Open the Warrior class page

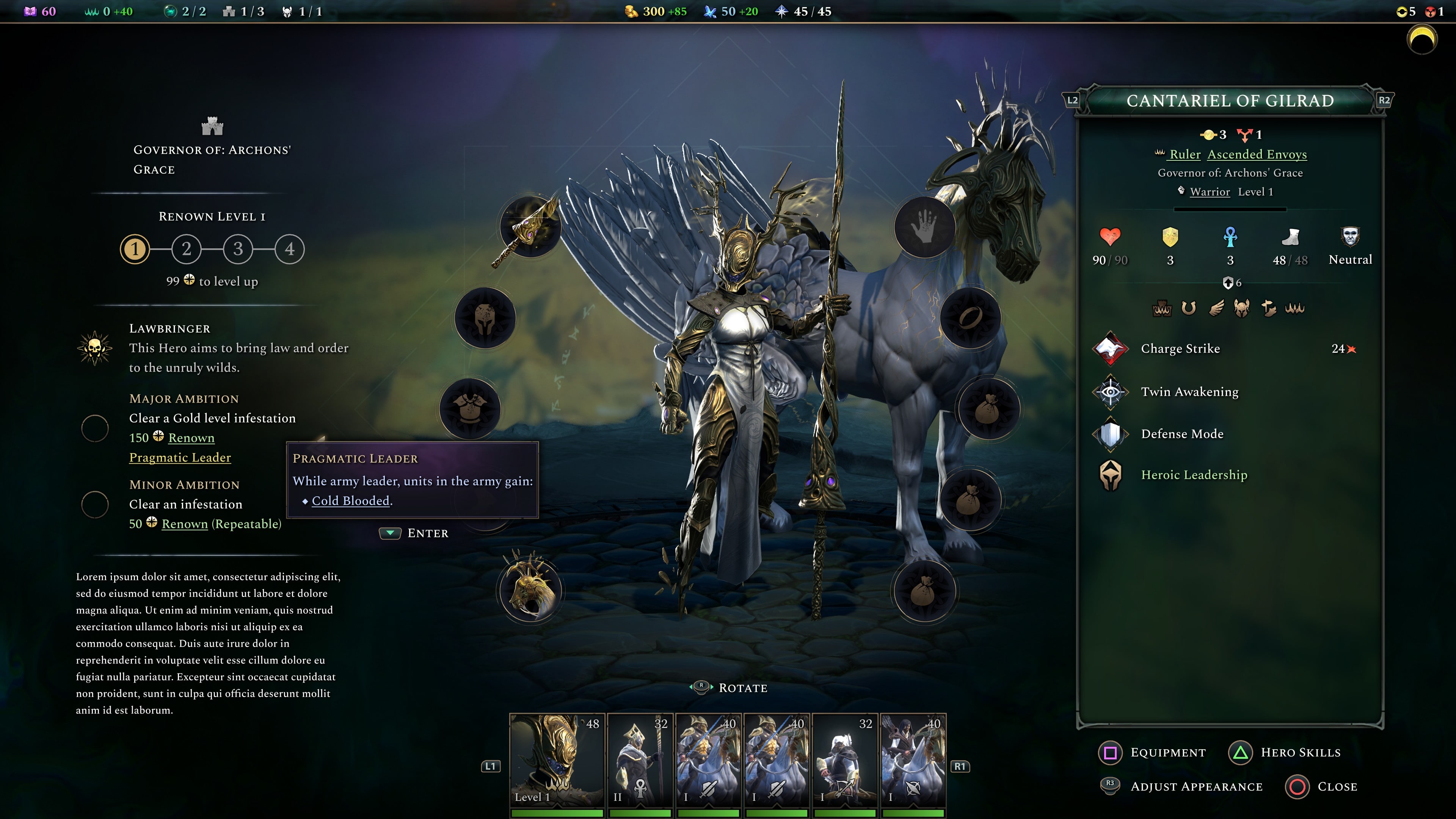tap(1211, 191)
